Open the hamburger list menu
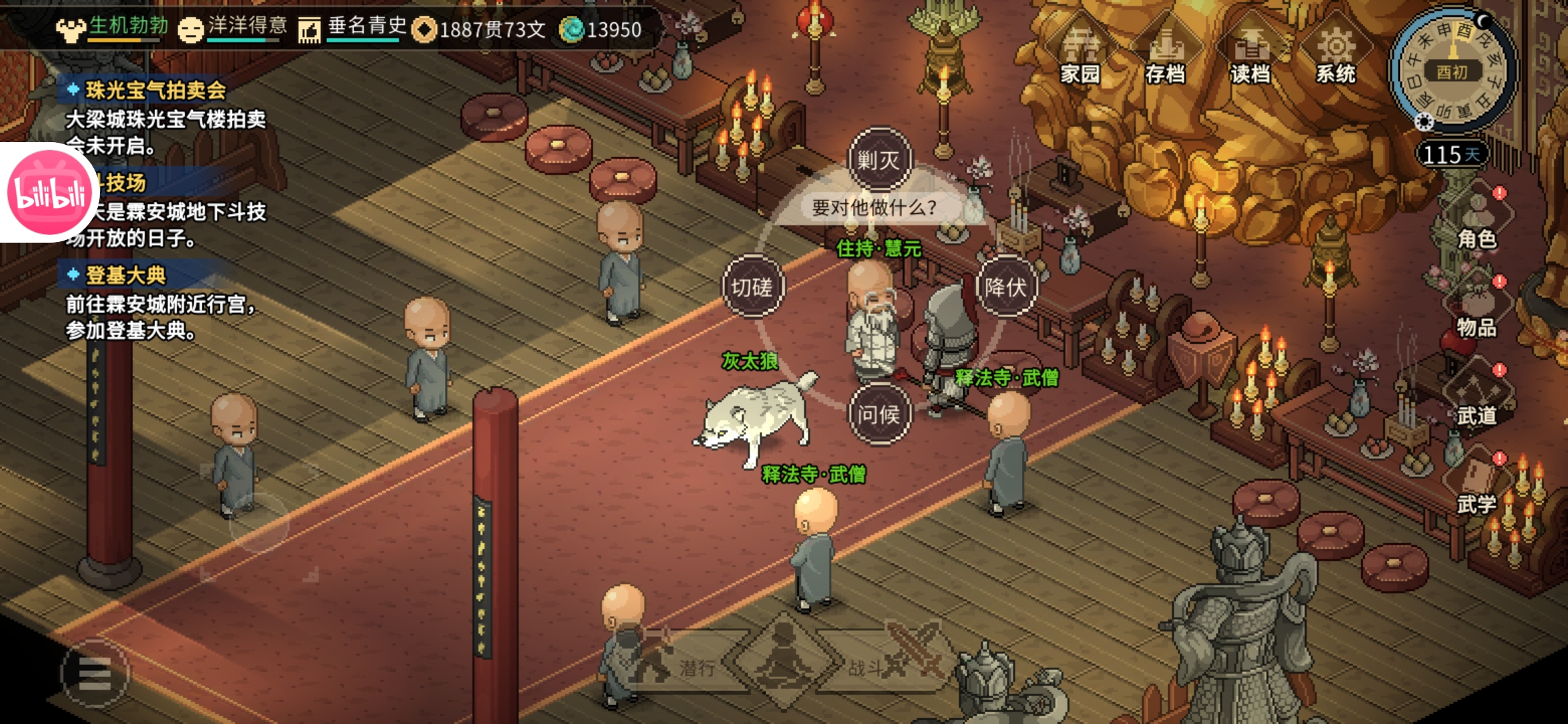 click(x=94, y=673)
